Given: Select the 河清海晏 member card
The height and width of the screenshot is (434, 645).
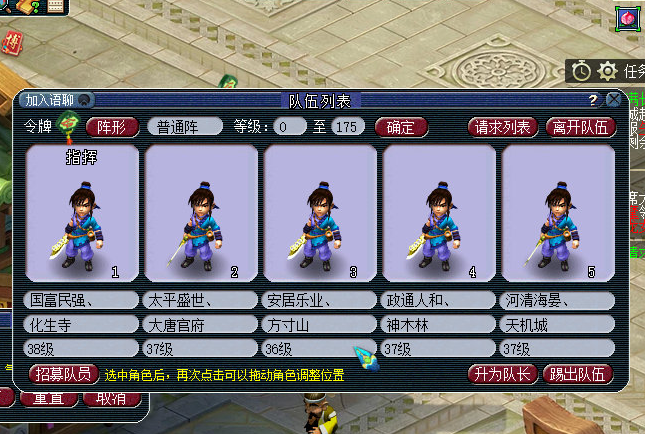Looking at the screenshot, I should click(x=557, y=214).
